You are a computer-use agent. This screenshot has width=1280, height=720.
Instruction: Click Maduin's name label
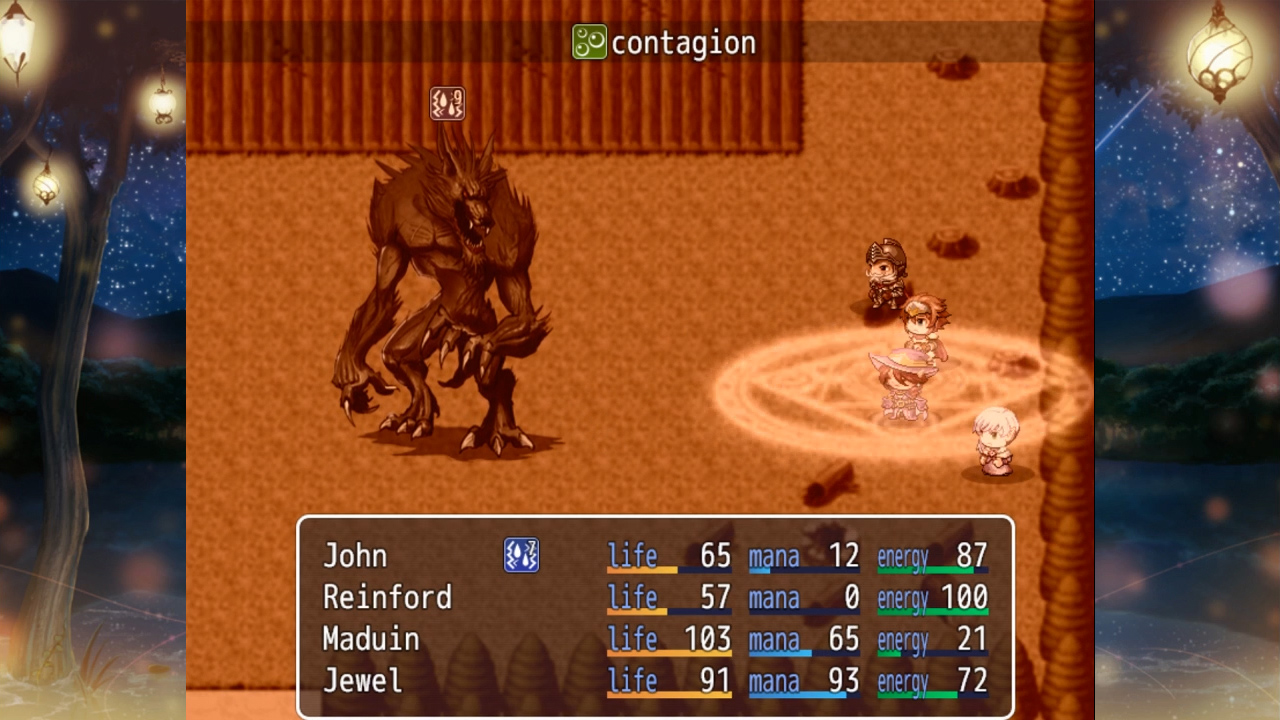tap(370, 638)
